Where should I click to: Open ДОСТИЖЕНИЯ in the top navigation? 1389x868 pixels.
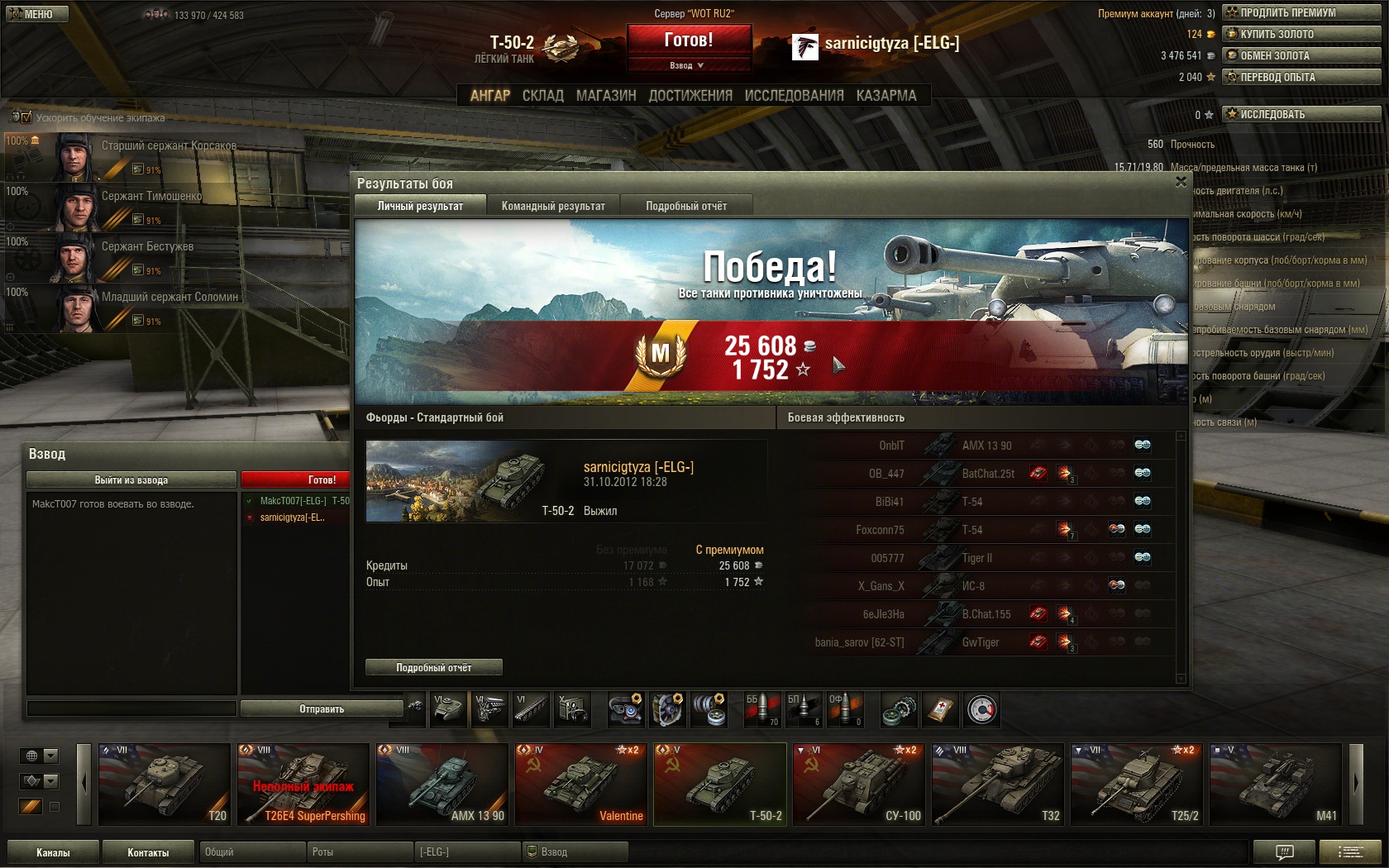point(690,96)
